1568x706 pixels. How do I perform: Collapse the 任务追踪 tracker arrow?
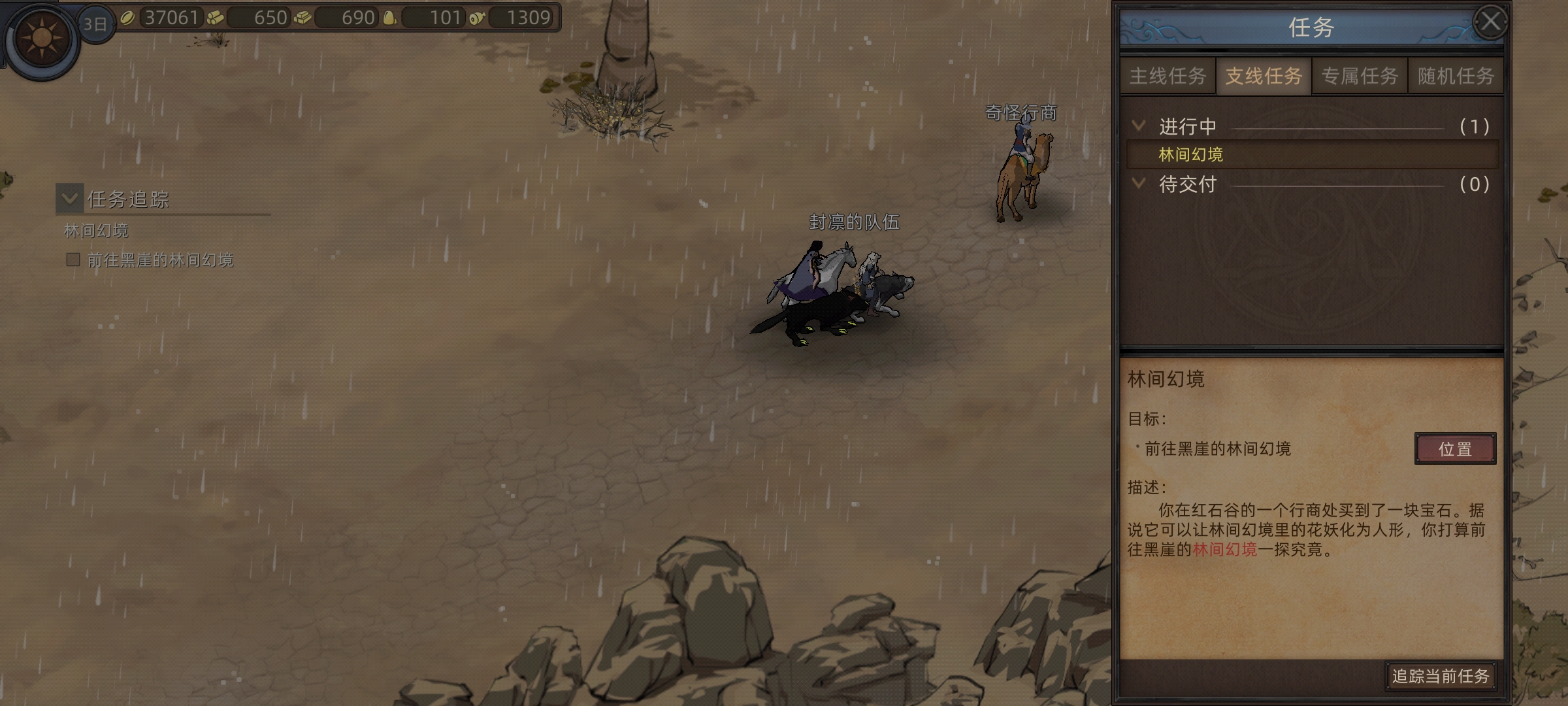(x=70, y=199)
